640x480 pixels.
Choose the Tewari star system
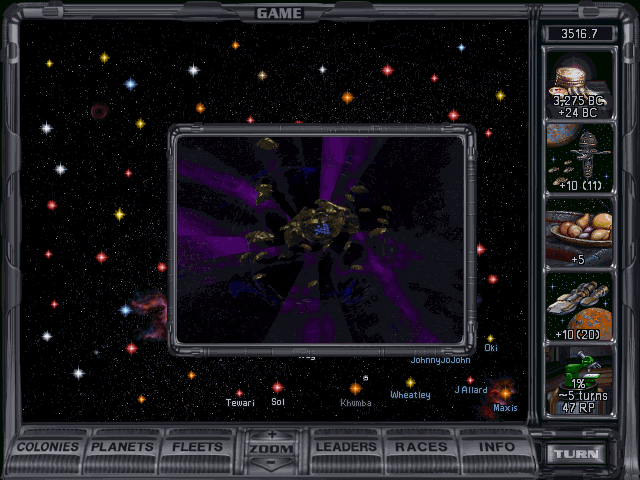[239, 392]
